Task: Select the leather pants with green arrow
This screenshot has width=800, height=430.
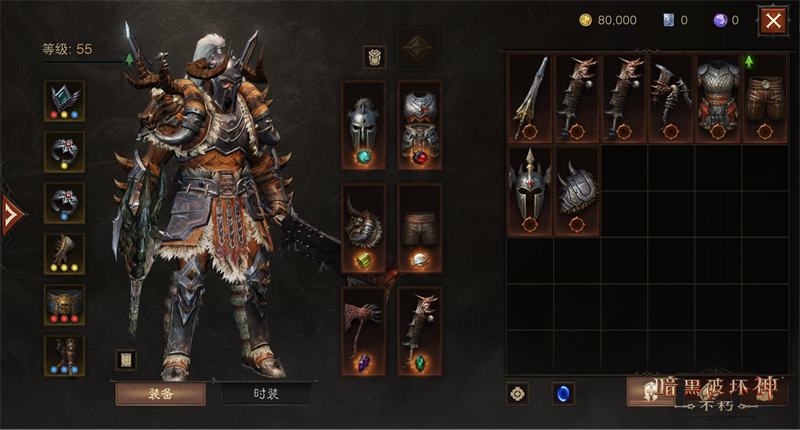Action: (766, 97)
